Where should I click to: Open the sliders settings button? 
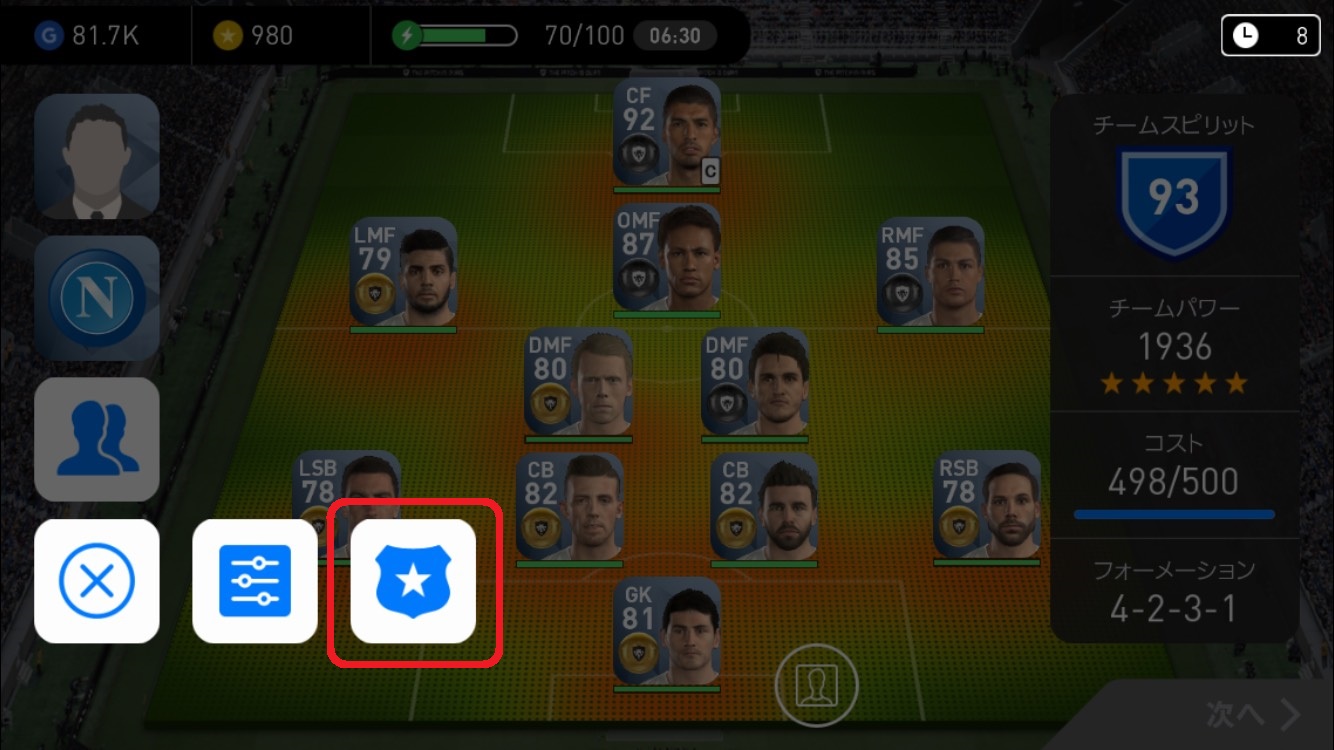point(255,581)
